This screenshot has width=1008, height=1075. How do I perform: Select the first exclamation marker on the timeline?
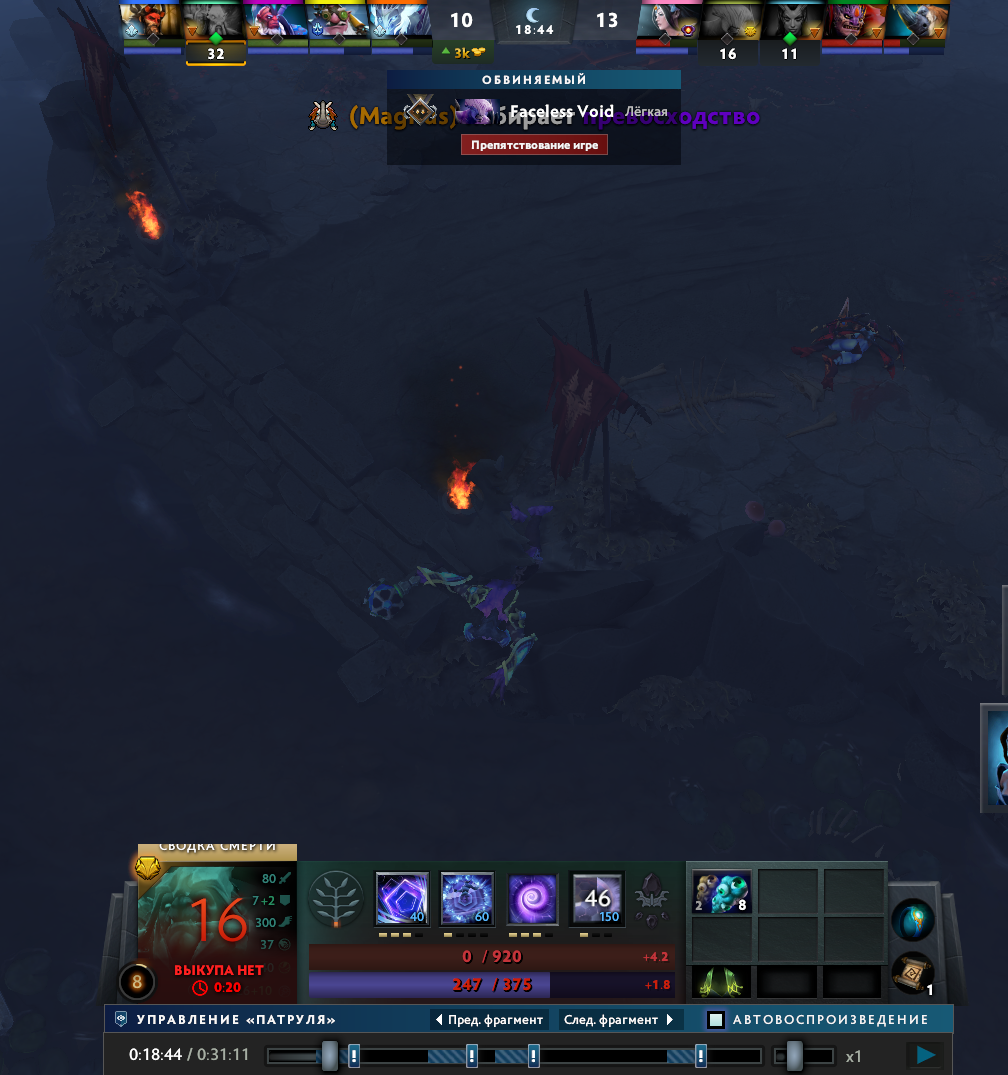354,1055
